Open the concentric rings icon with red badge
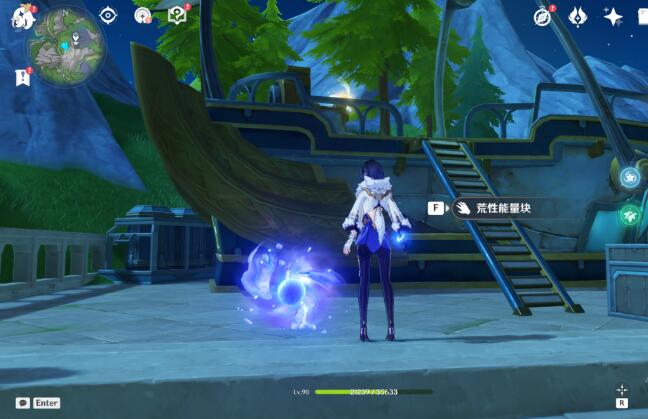Viewport: 648px width, 419px height. (143, 15)
